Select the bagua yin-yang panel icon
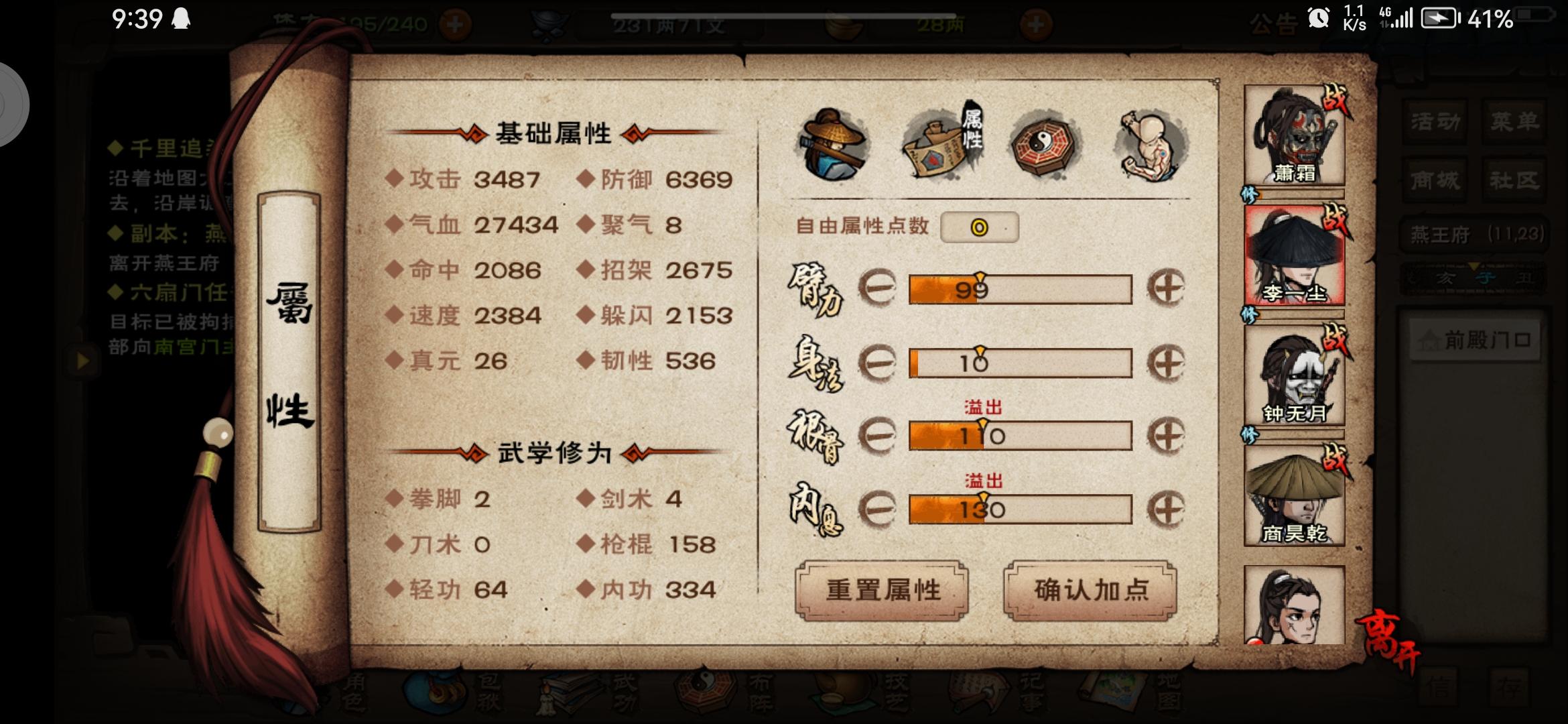The image size is (1568, 724). 1043,146
